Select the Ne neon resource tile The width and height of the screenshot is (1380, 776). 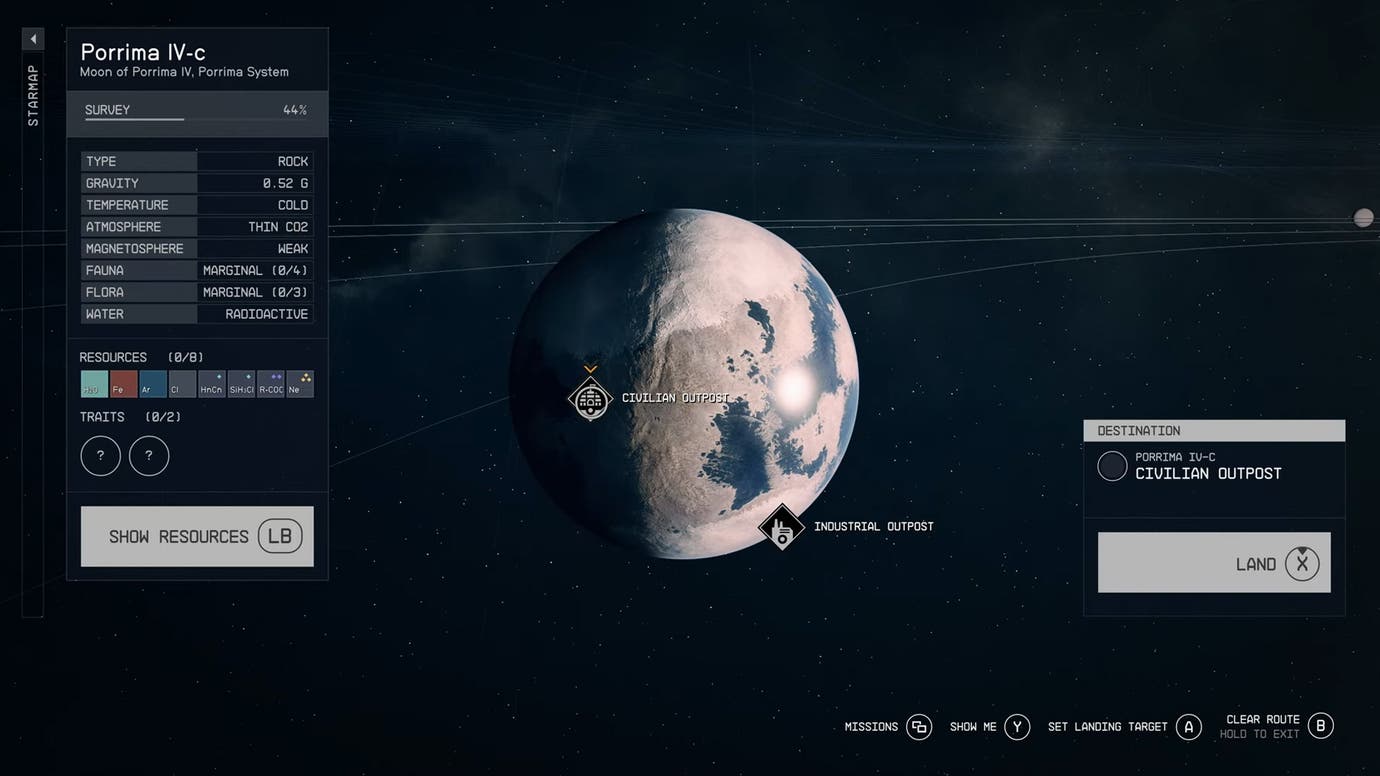click(300, 384)
